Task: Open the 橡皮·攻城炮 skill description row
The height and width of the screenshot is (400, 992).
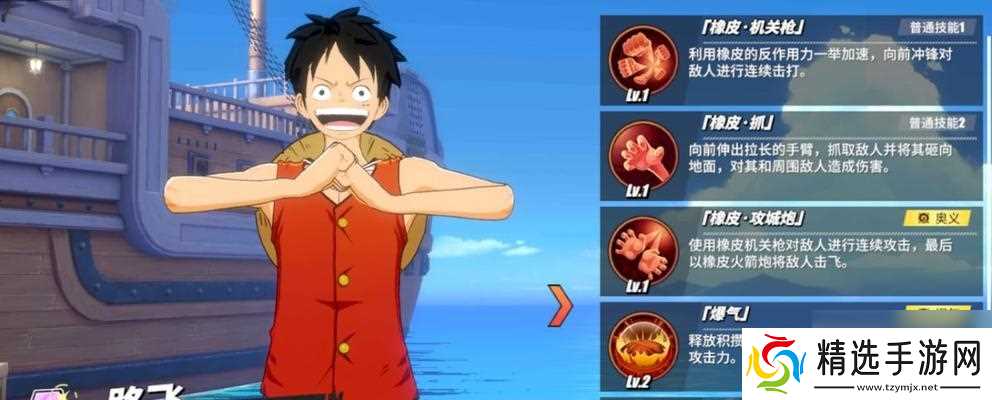Action: [x=830, y=251]
